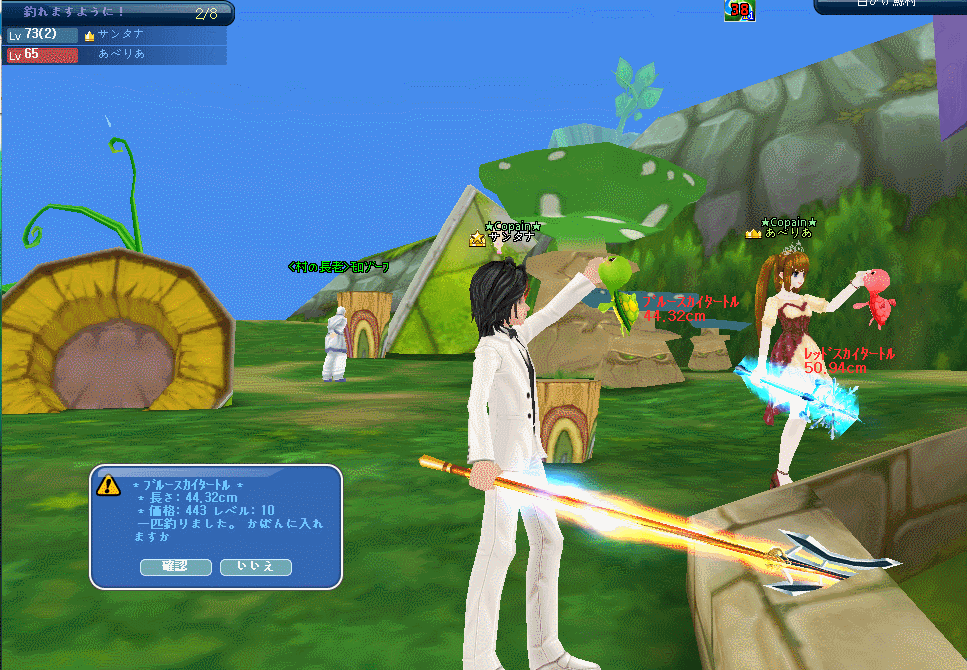
Task: Click the location name panel at top right
Action: (890, 6)
